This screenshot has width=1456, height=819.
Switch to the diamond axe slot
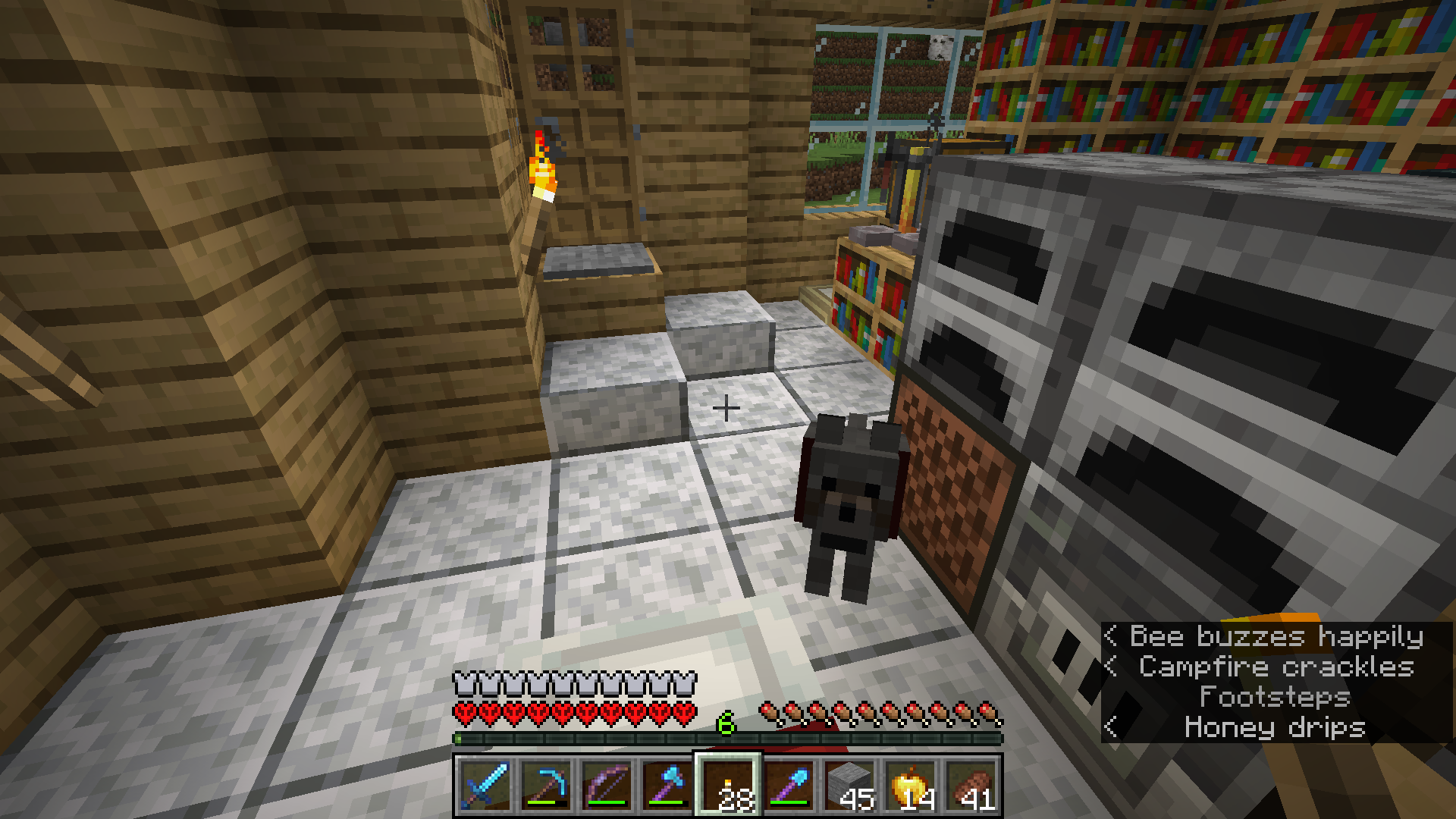[666, 786]
